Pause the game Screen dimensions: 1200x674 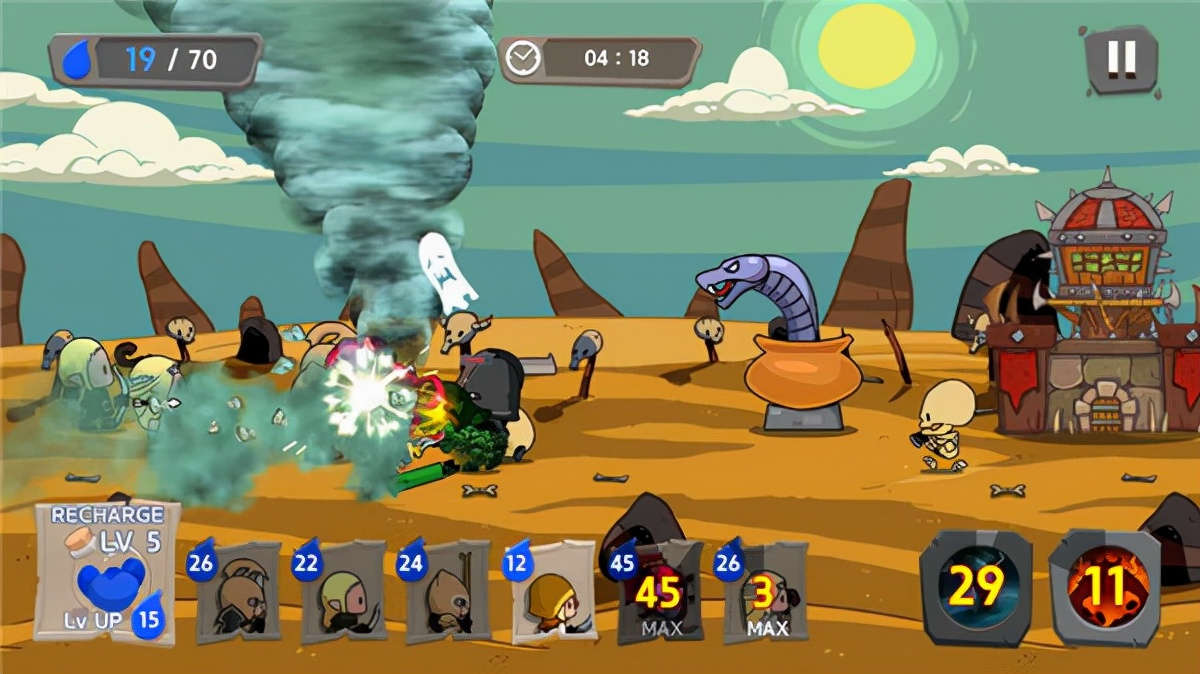1121,60
